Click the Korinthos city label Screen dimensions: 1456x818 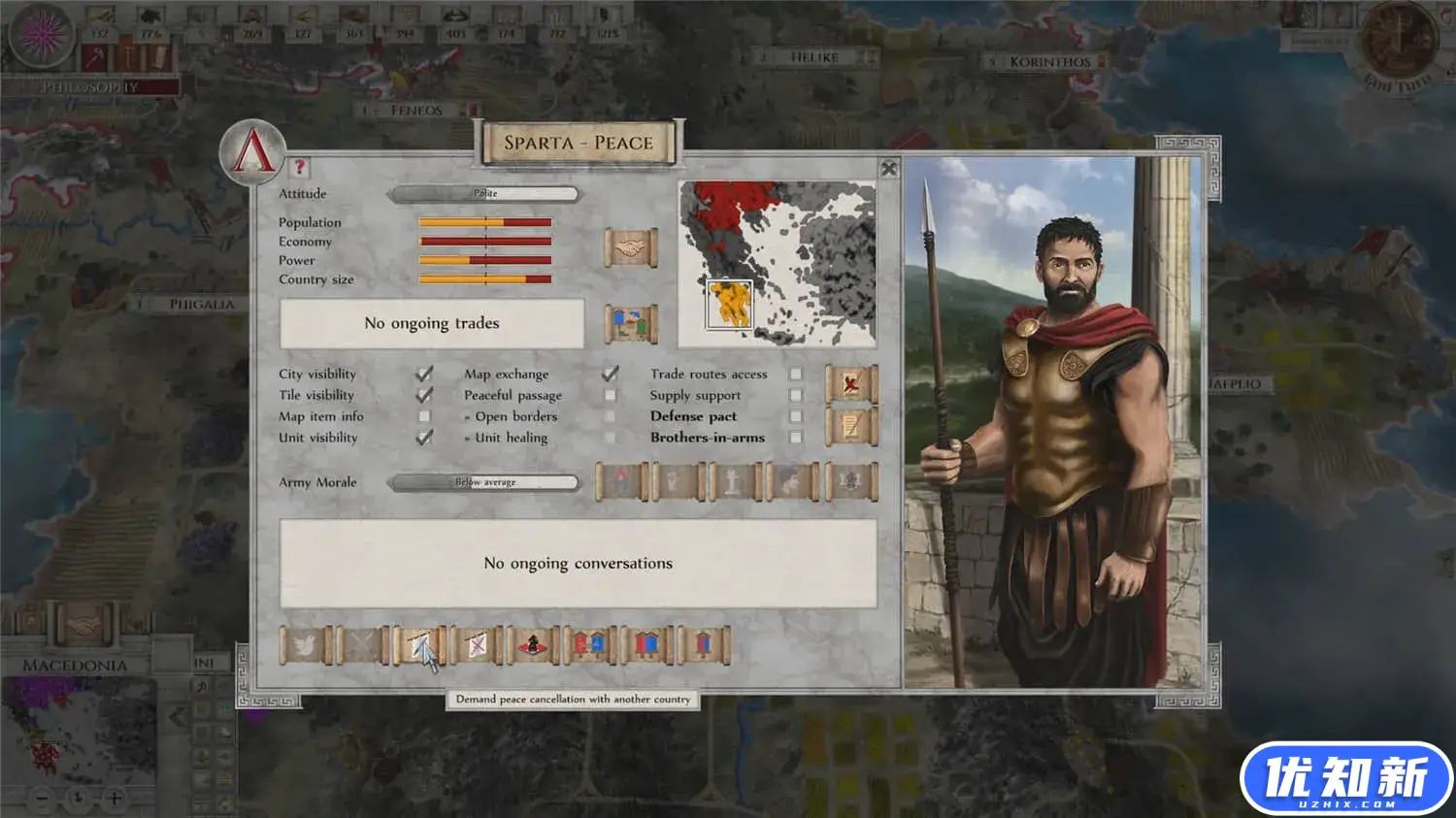coord(1049,62)
